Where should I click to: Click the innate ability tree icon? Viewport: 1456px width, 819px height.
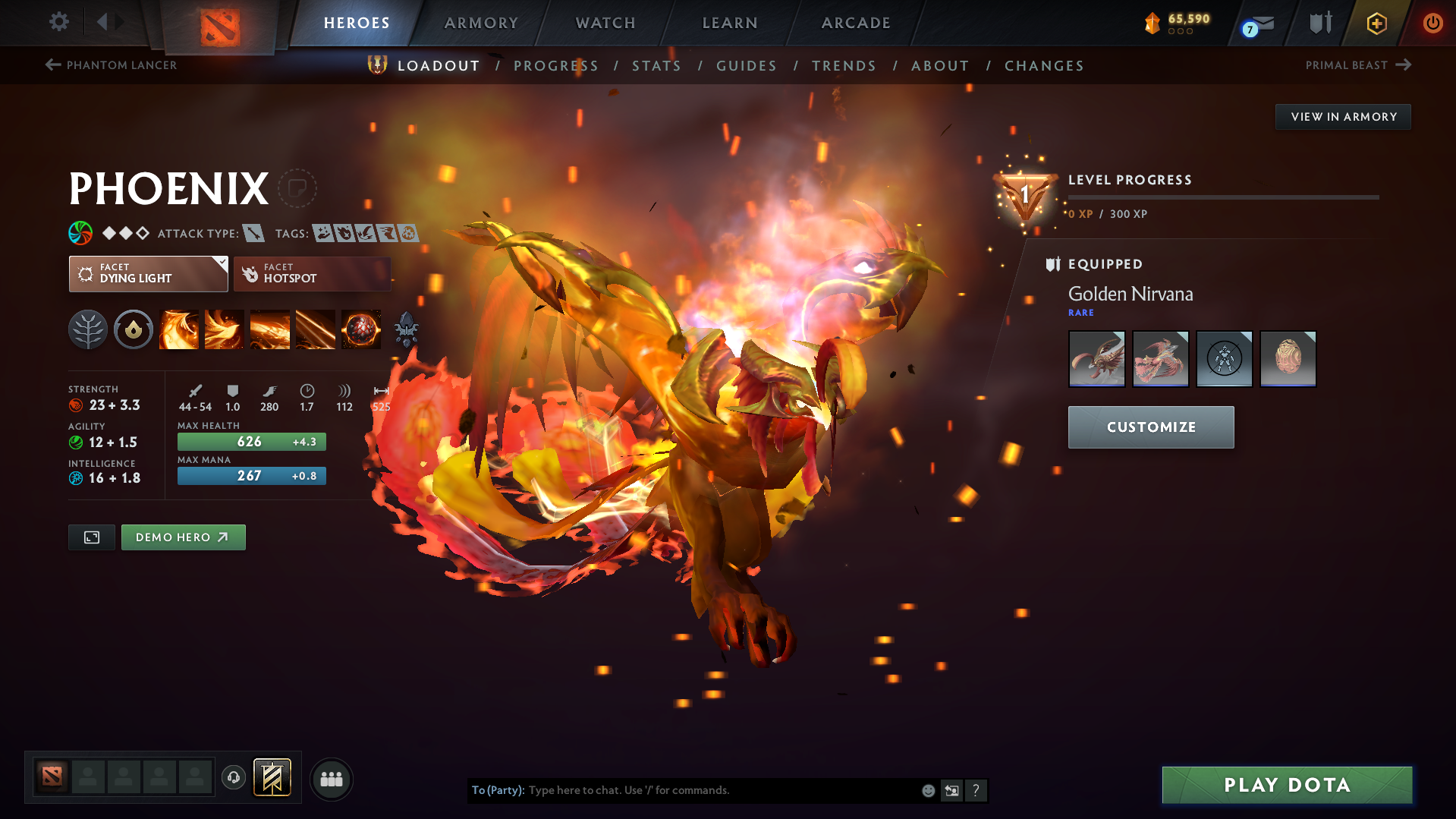87,329
